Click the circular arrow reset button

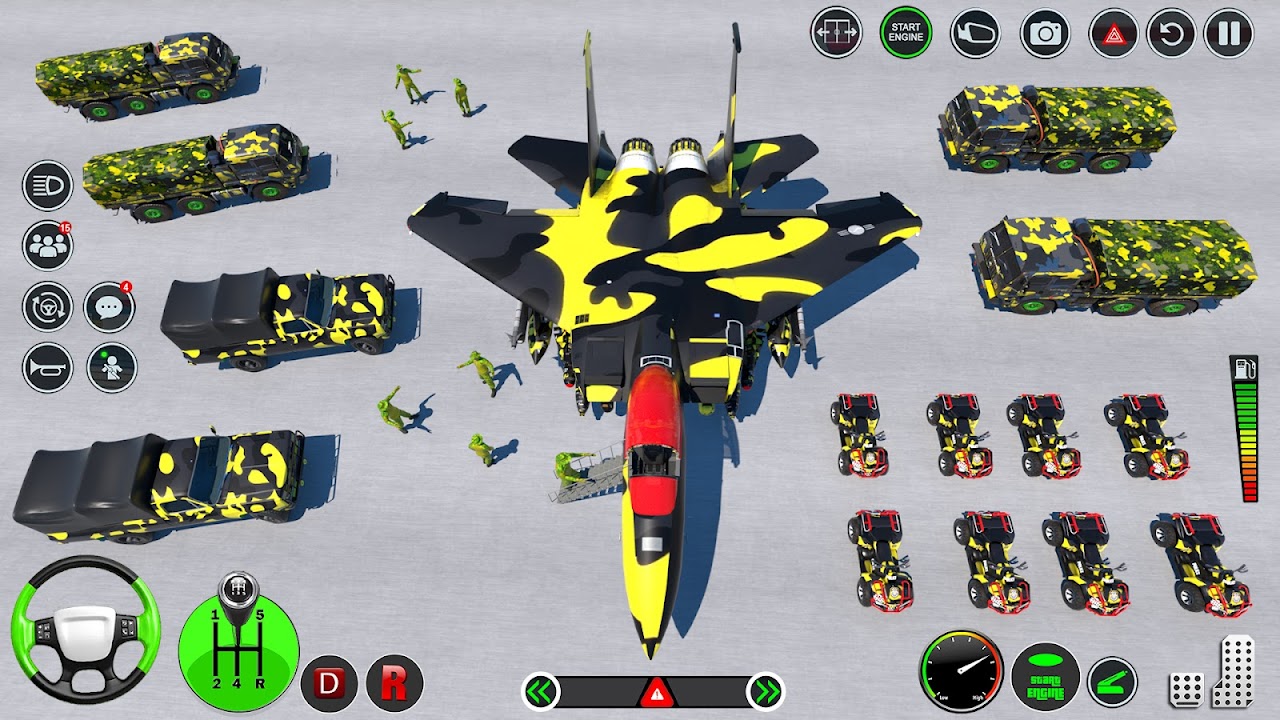(x=1171, y=33)
